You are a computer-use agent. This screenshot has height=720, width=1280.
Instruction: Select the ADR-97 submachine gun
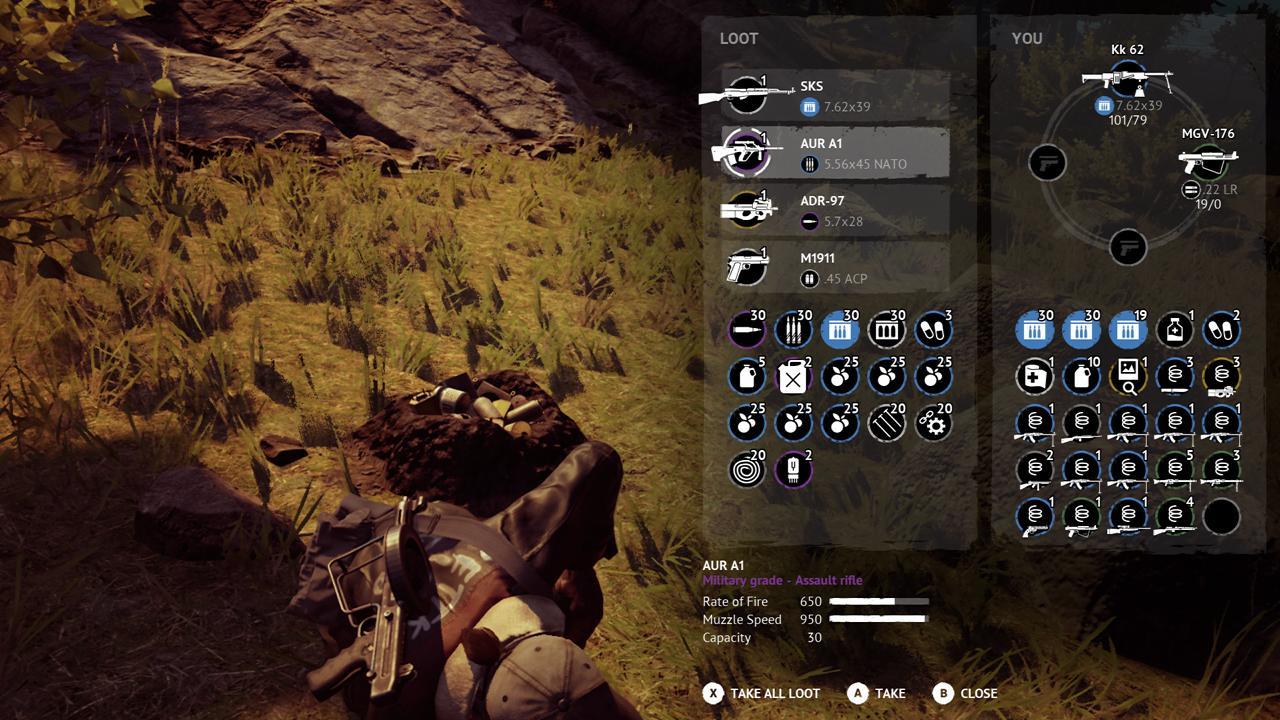[x=835, y=211]
